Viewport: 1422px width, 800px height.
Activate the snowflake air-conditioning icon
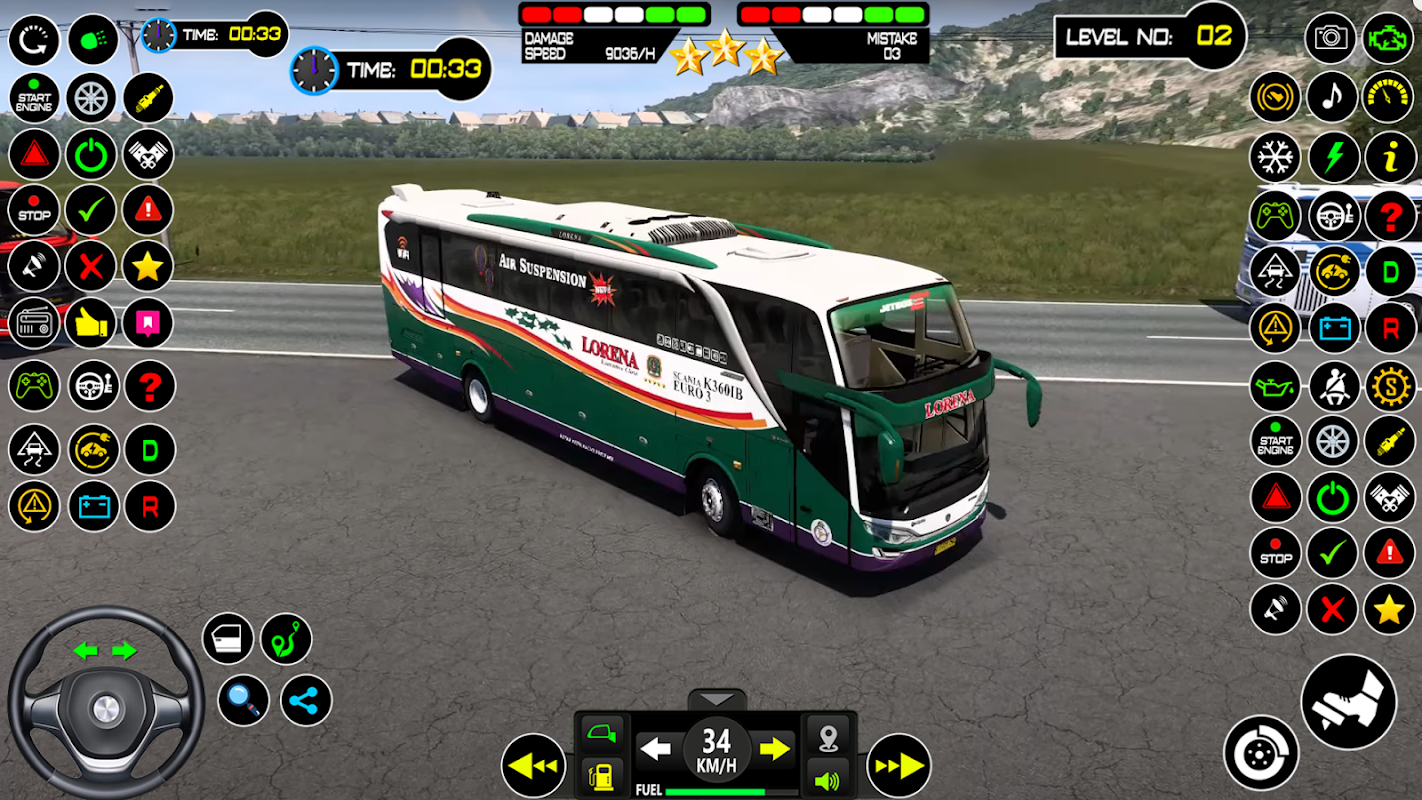(1275, 157)
